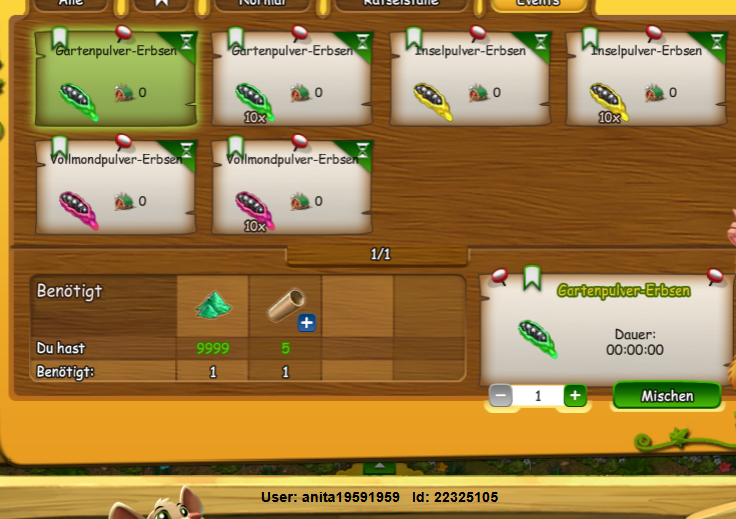Select the single Gartenpulver-Erbsen recipe card
This screenshot has height=519, width=736.
115,80
